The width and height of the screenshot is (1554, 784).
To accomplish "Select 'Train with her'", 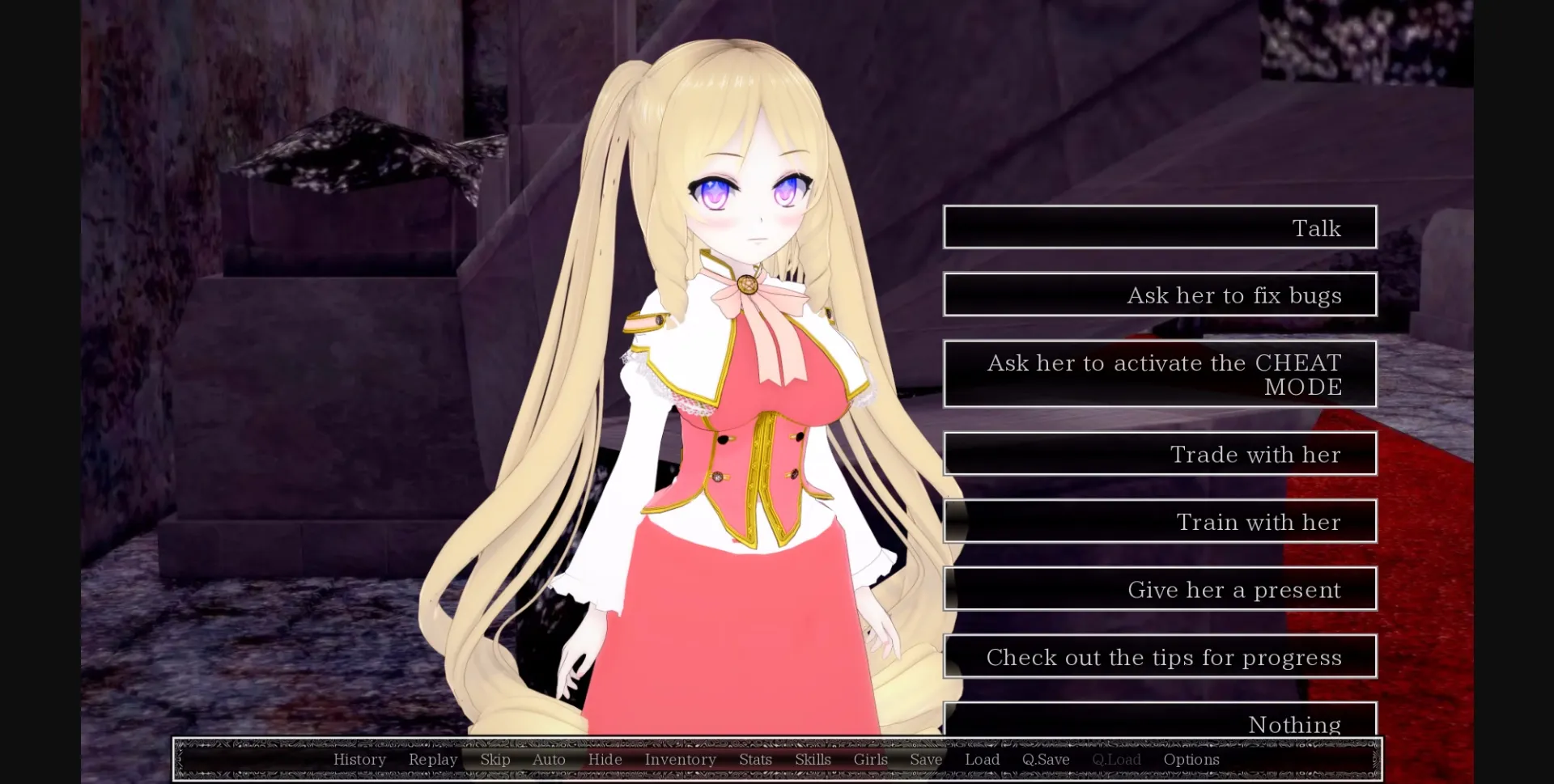I will coord(1160,522).
